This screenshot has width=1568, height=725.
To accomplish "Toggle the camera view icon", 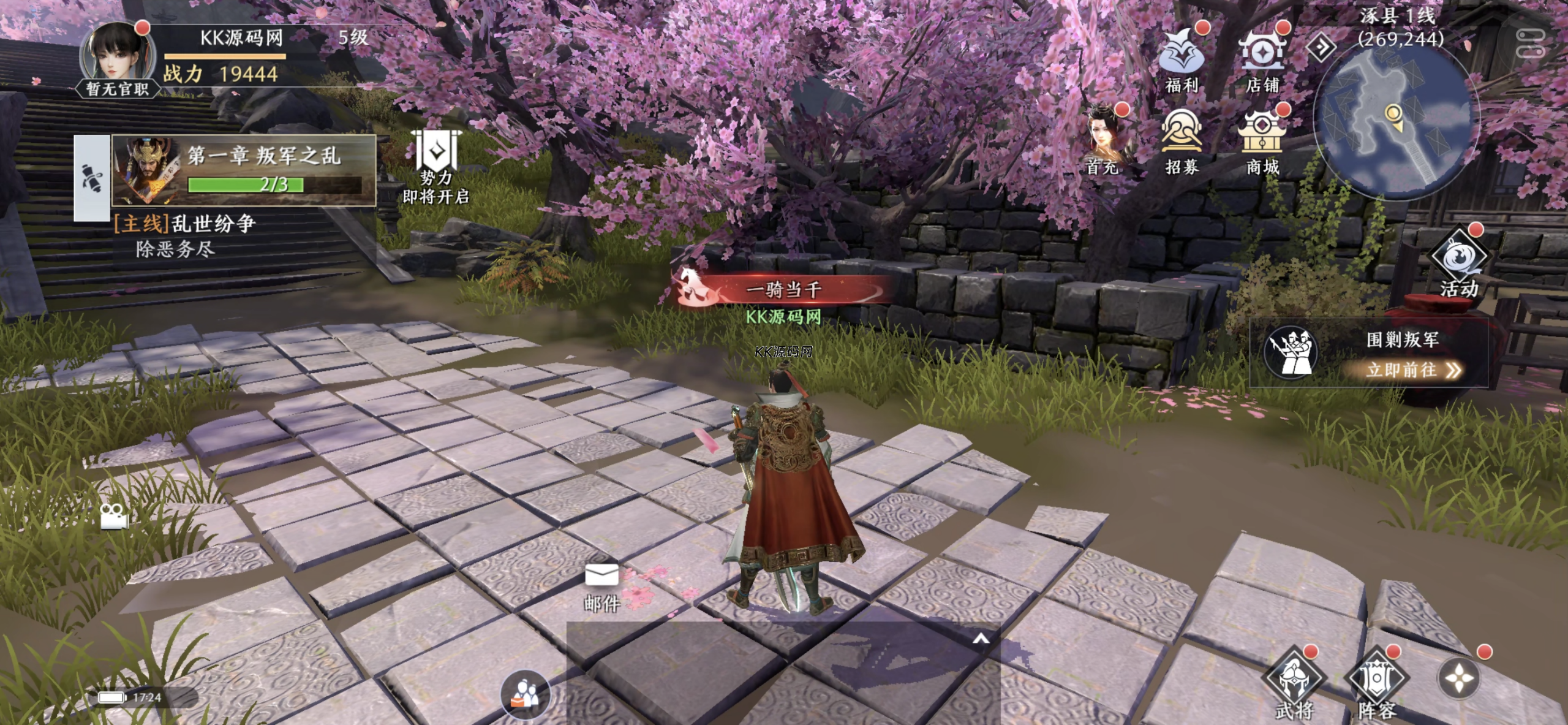I will (x=114, y=516).
